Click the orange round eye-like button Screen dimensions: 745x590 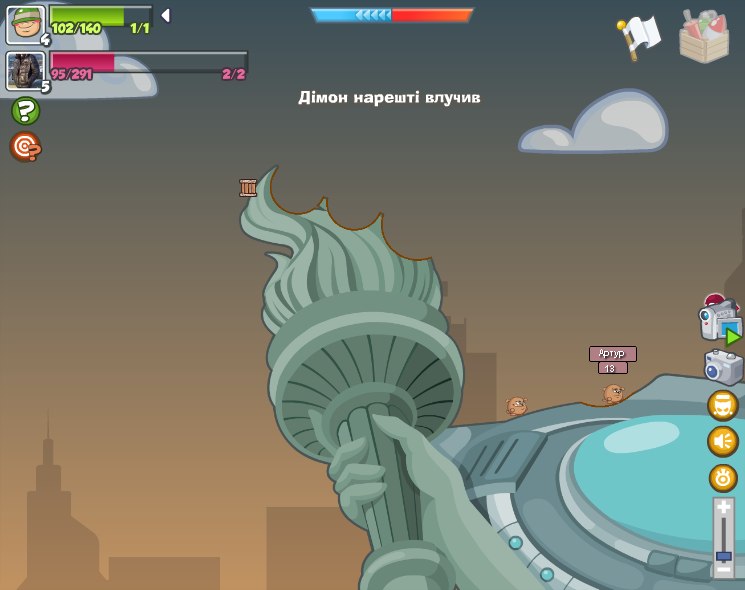click(x=723, y=477)
